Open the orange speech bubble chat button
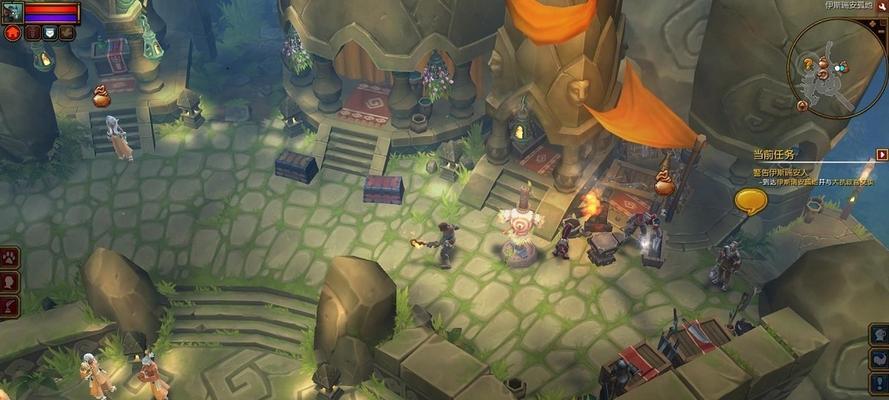This screenshot has width=889, height=400. tap(750, 202)
